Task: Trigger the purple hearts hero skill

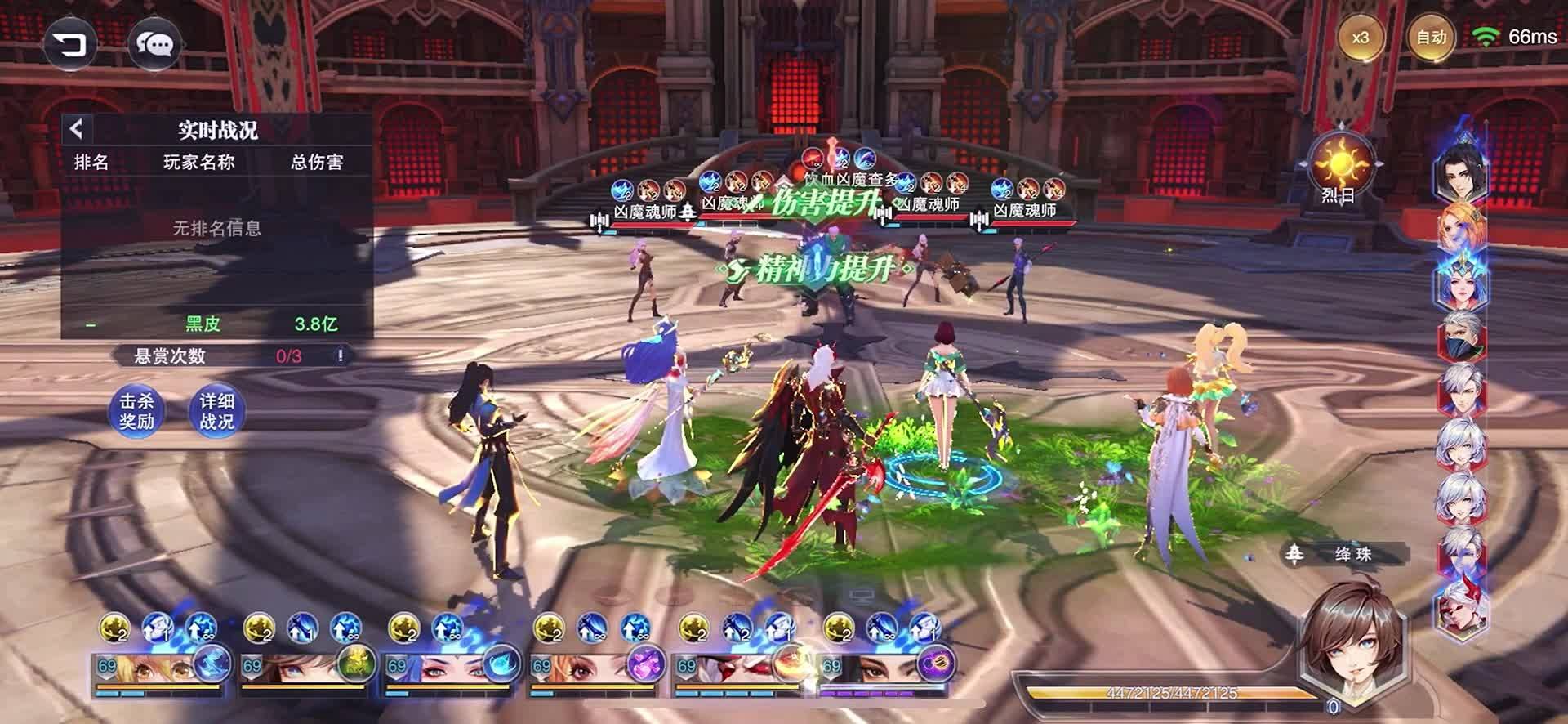Action: click(646, 664)
